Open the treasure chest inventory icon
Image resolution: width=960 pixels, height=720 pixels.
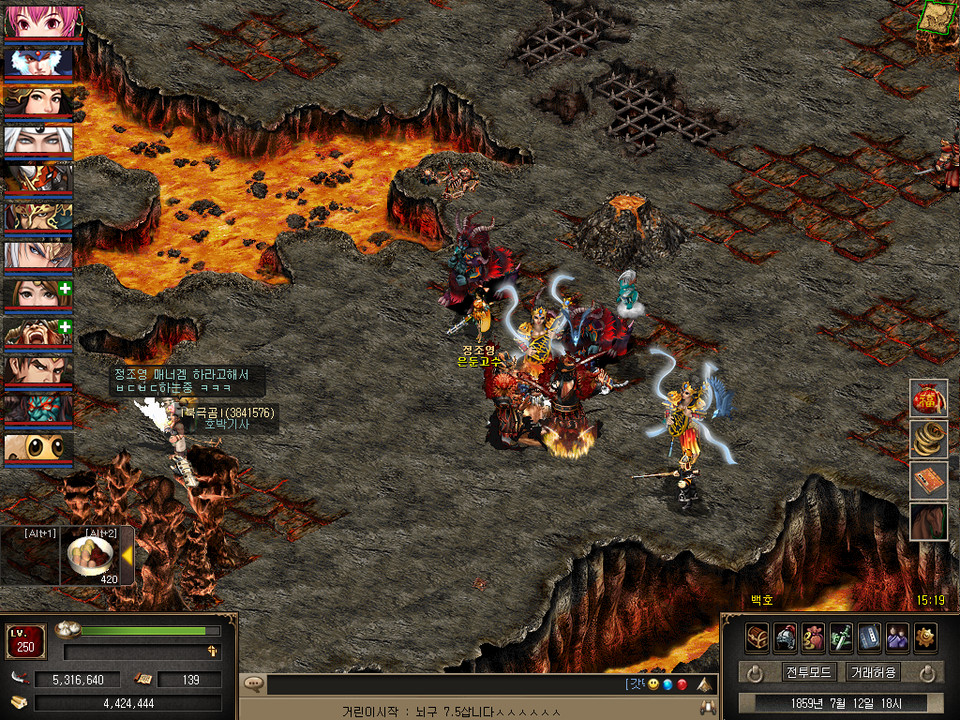point(757,637)
